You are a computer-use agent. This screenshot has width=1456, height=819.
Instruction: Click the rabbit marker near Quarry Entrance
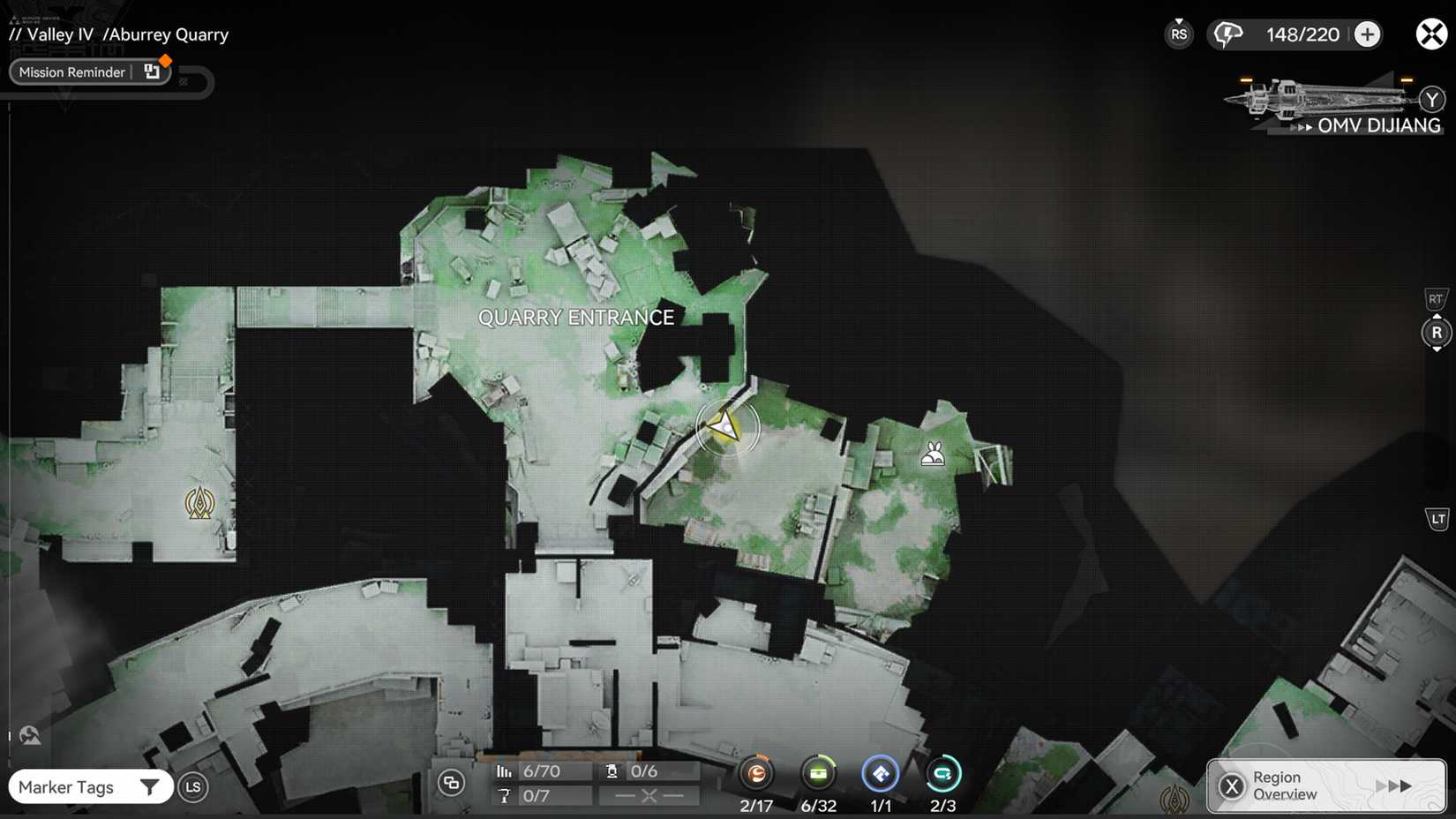pyautogui.click(x=933, y=453)
